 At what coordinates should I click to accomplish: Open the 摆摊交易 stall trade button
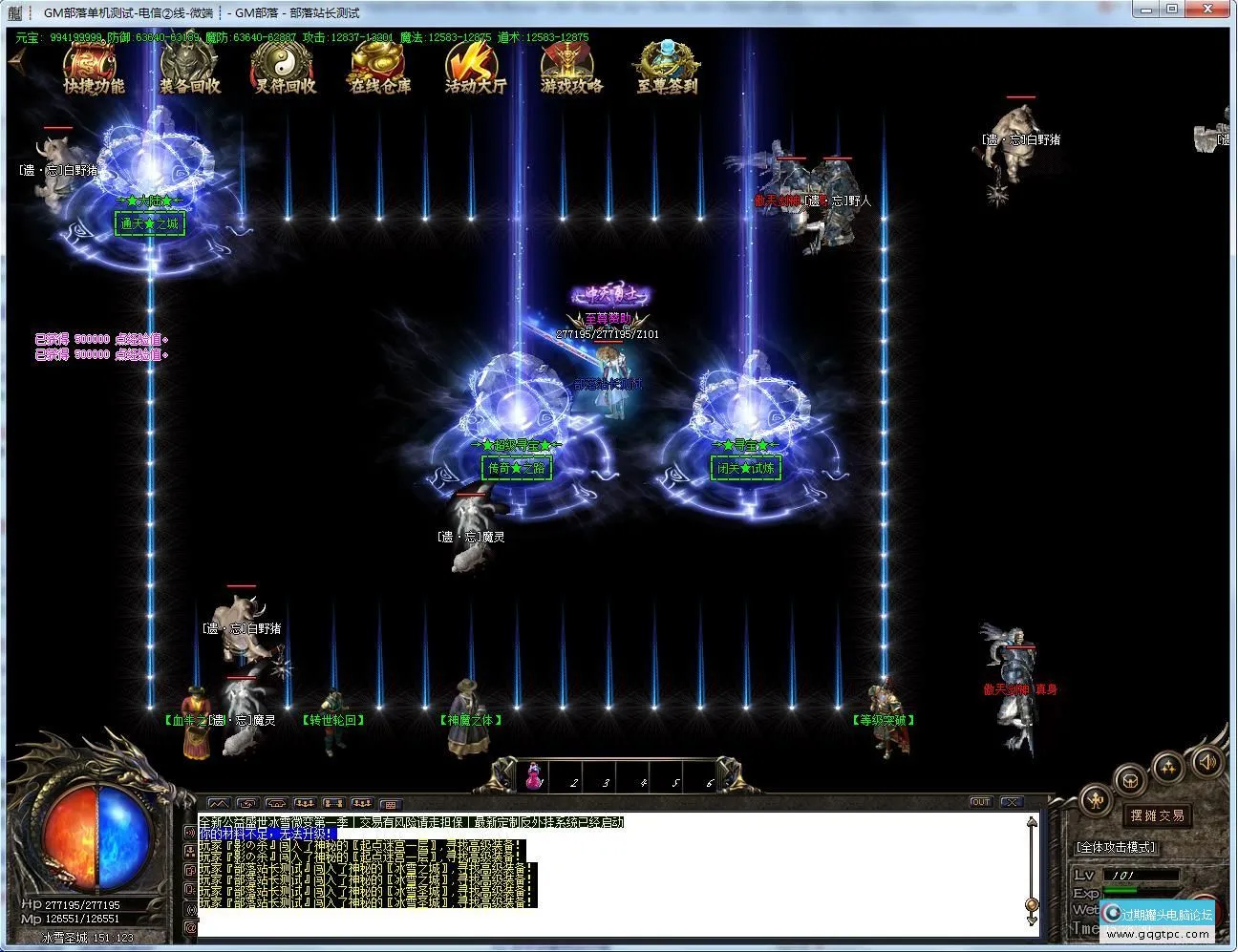click(1157, 815)
